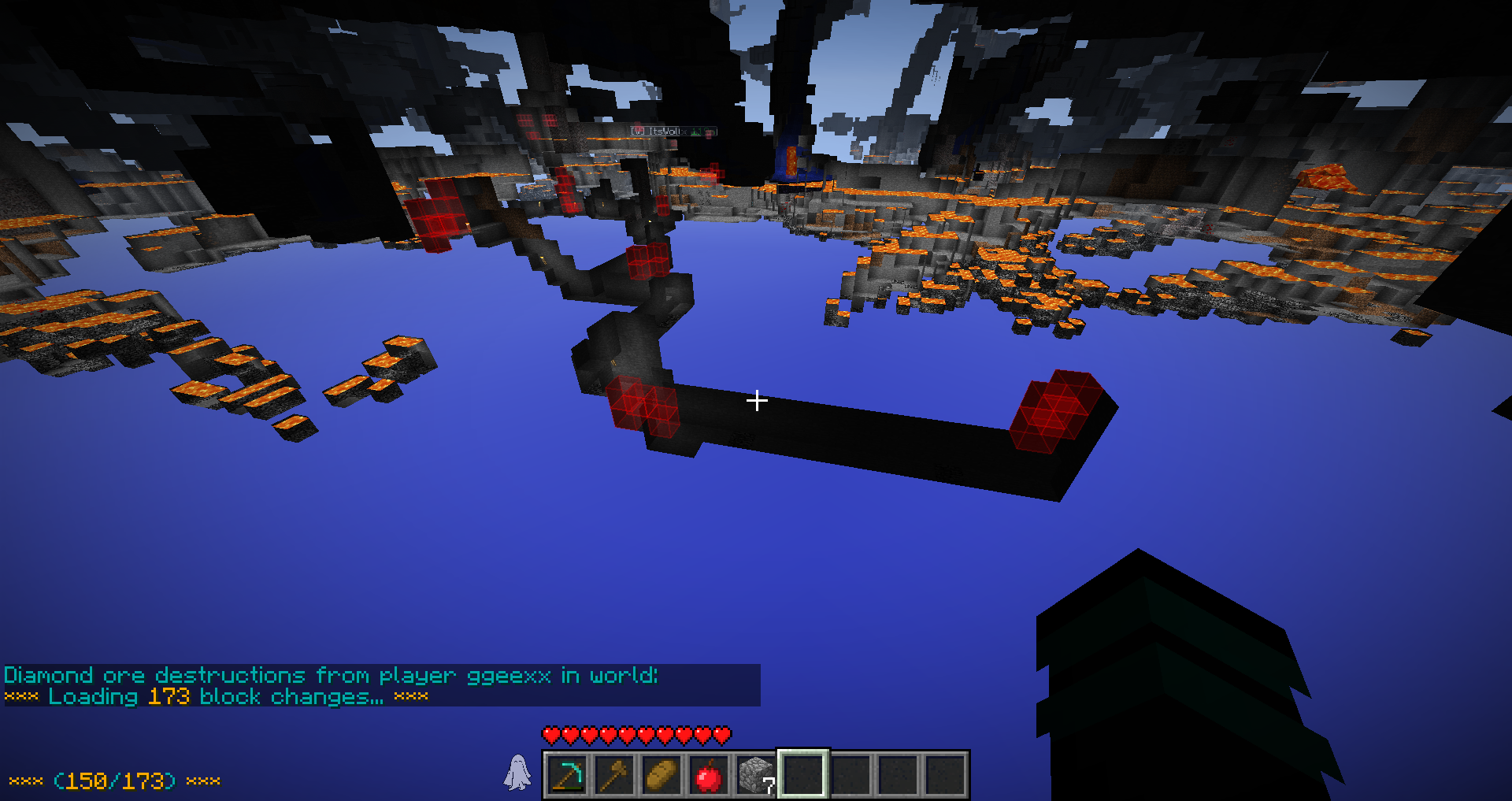Select the bread slot in the hotbar

[x=661, y=775]
